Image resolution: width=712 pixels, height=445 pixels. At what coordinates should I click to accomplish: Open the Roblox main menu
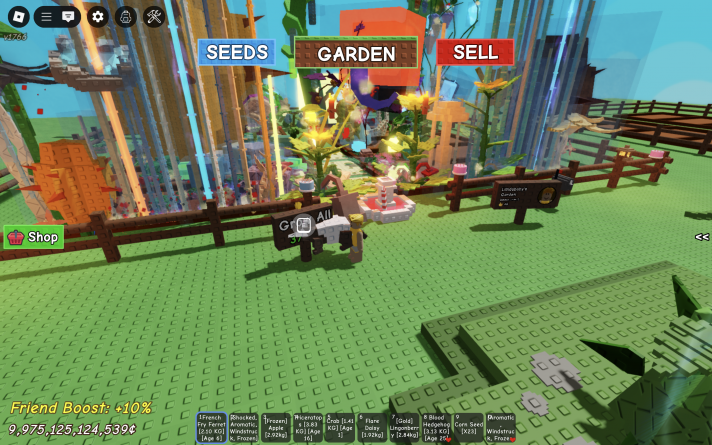[x=18, y=17]
